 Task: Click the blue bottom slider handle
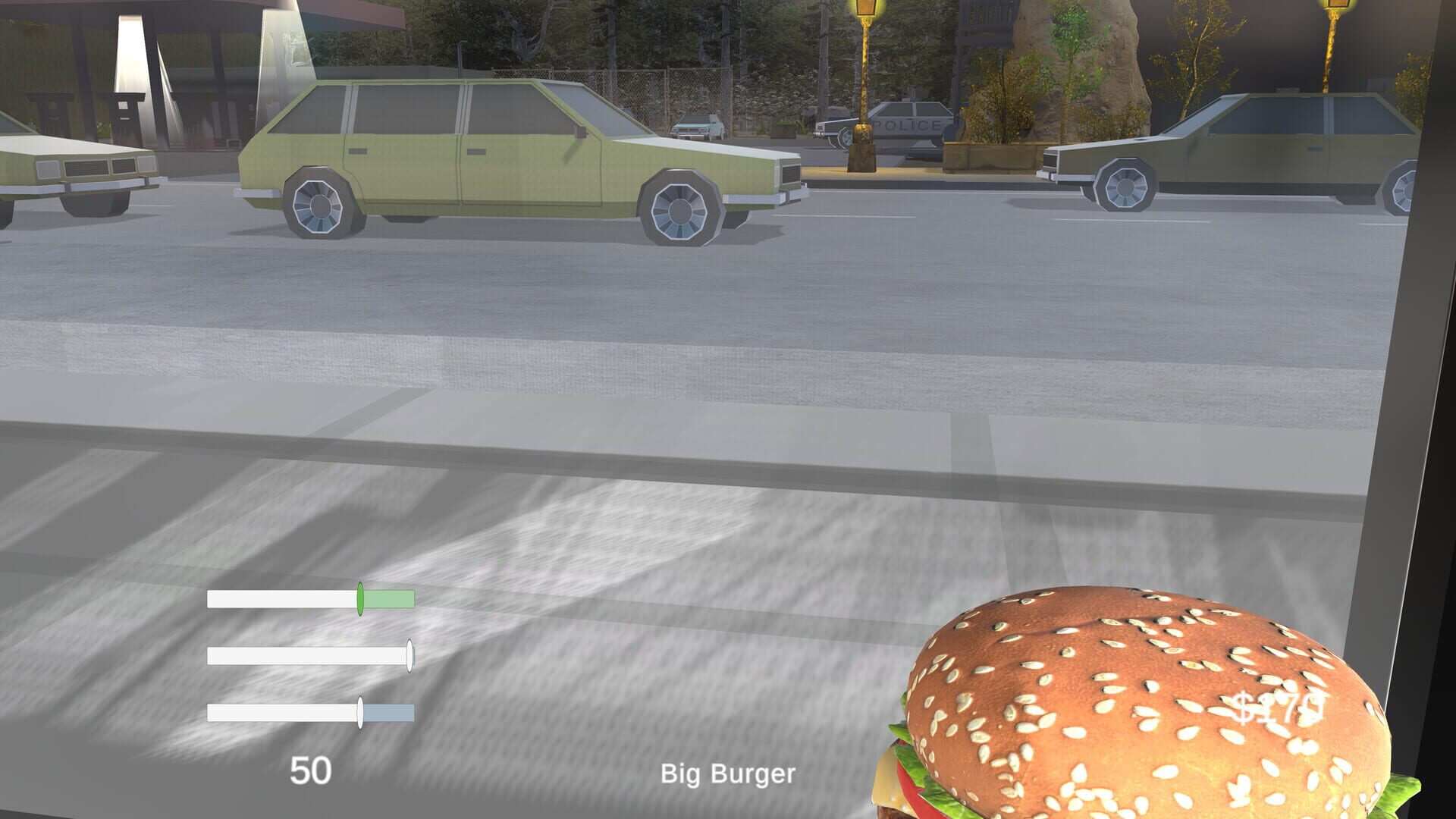[x=359, y=712]
